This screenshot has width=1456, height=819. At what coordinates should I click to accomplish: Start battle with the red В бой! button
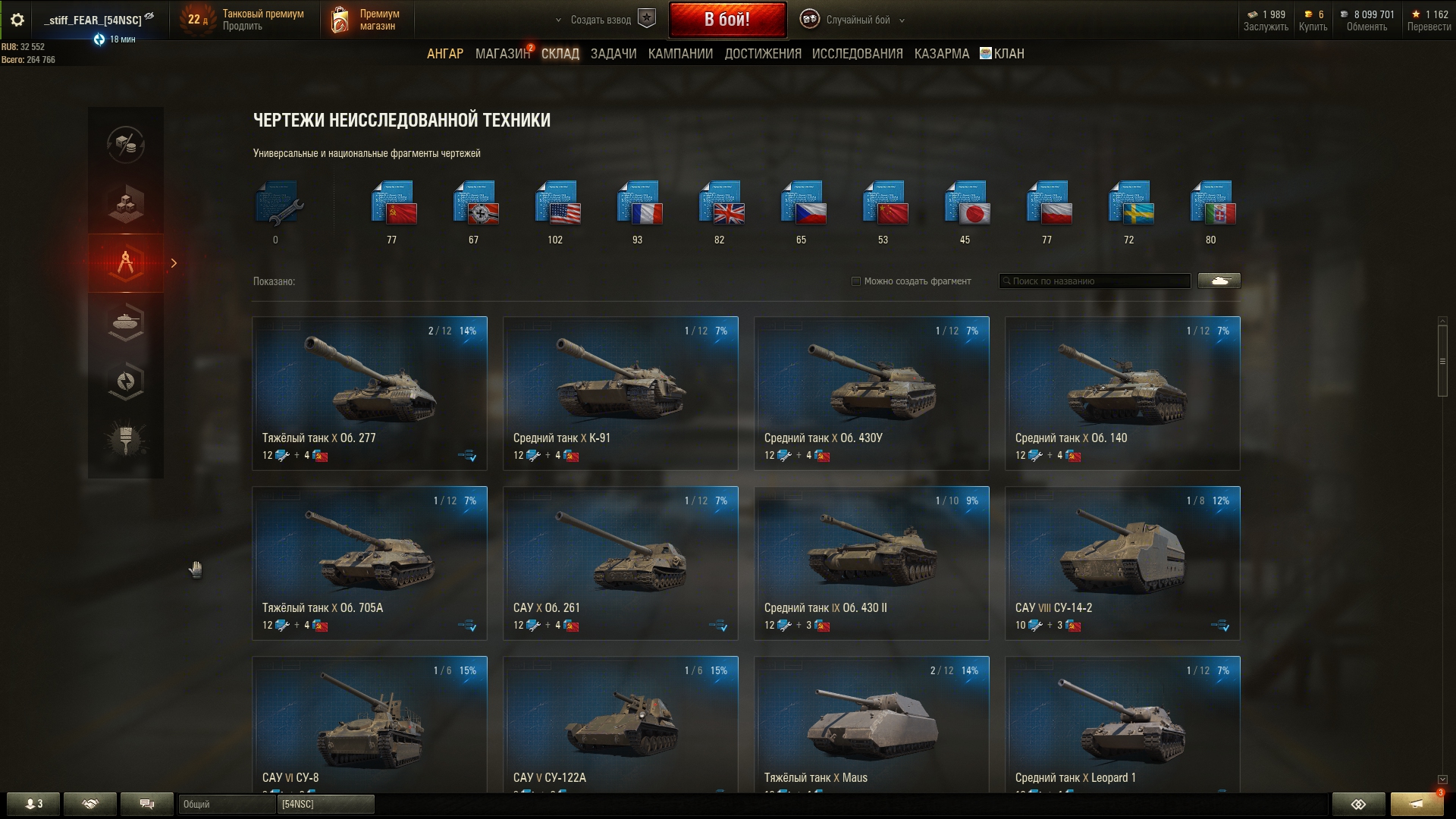(726, 20)
